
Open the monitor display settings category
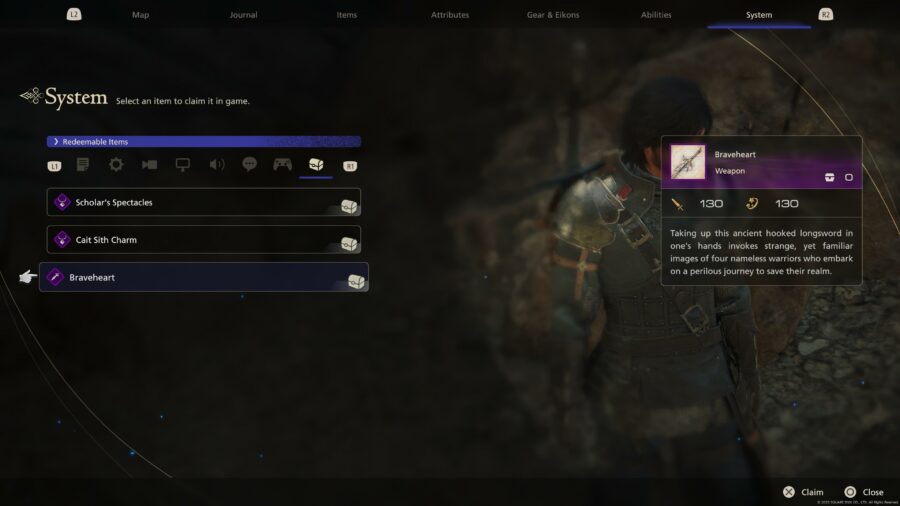pyautogui.click(x=182, y=165)
